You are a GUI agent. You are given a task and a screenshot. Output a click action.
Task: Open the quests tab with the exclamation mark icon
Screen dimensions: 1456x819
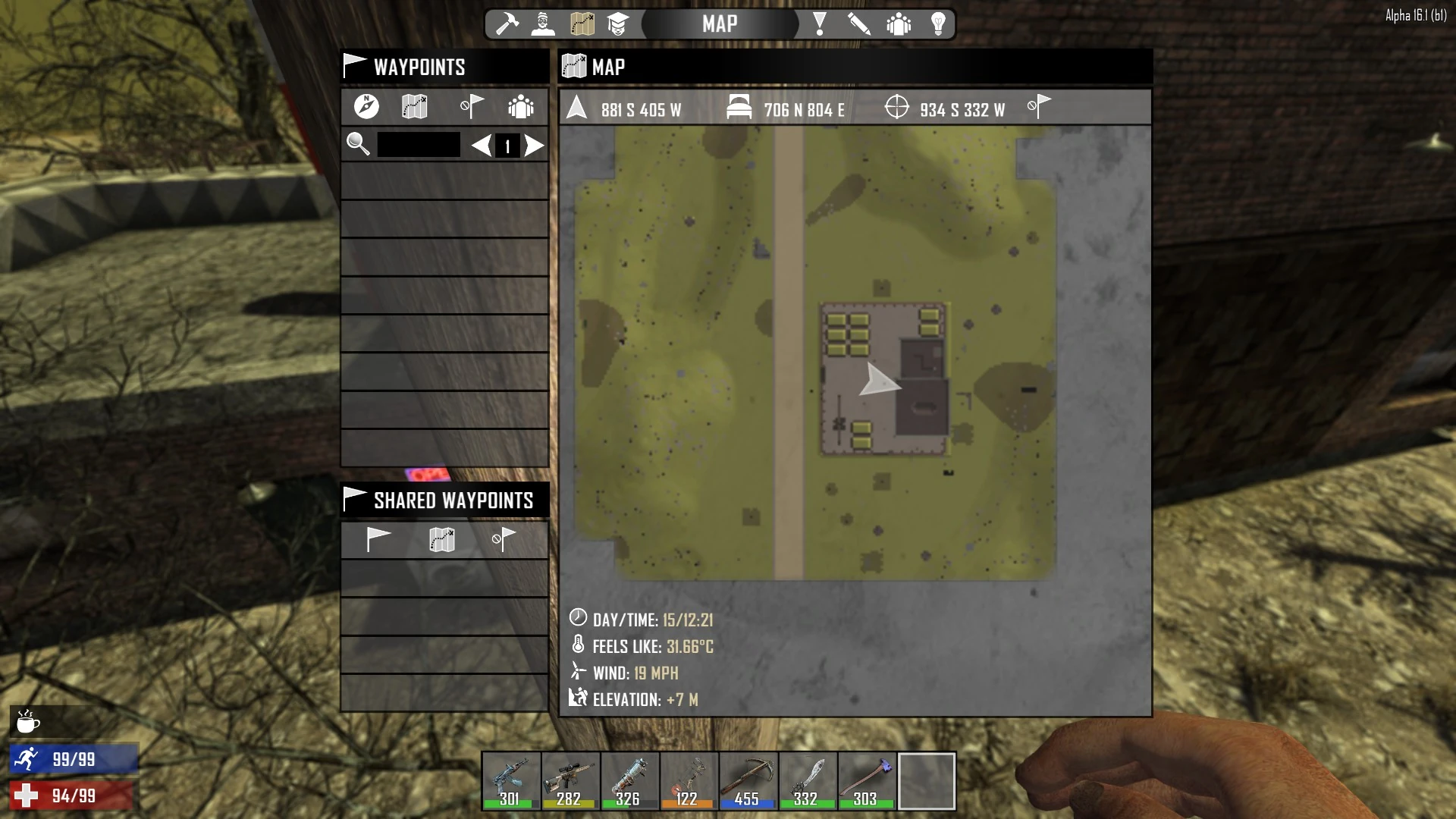(x=820, y=24)
